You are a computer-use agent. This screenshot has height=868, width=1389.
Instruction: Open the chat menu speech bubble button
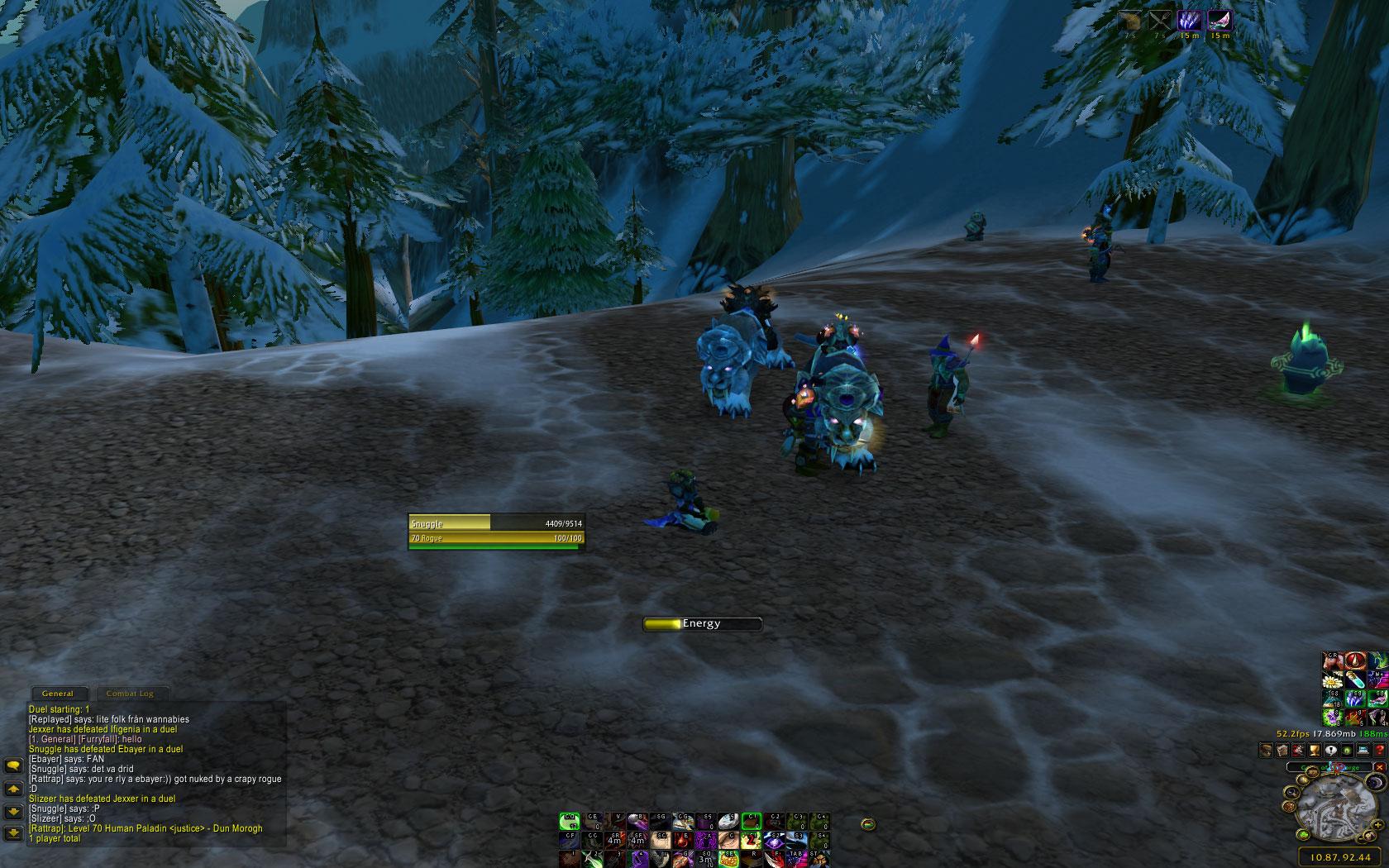[x=13, y=766]
